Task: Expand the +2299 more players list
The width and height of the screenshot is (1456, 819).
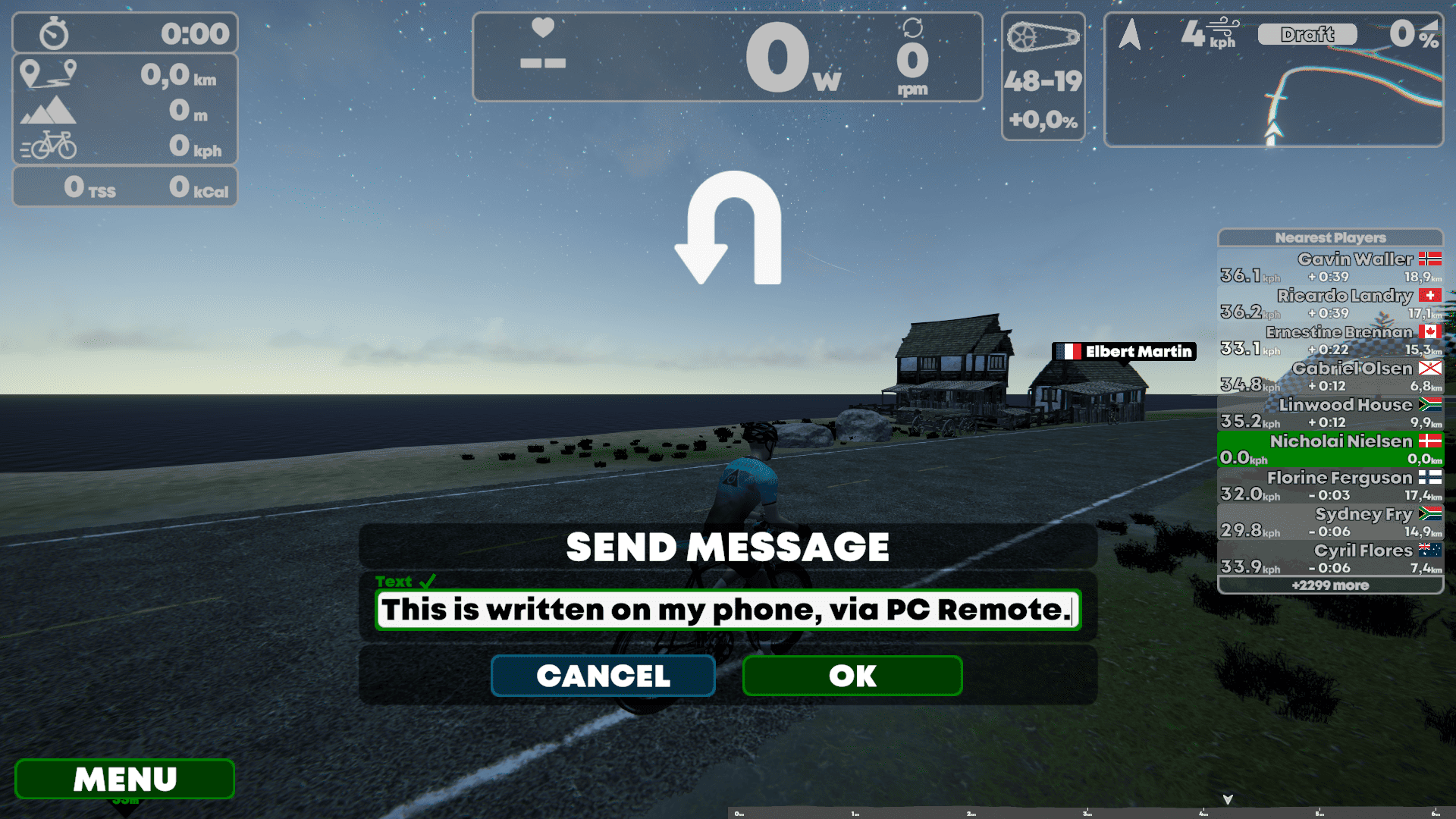Action: point(1330,585)
